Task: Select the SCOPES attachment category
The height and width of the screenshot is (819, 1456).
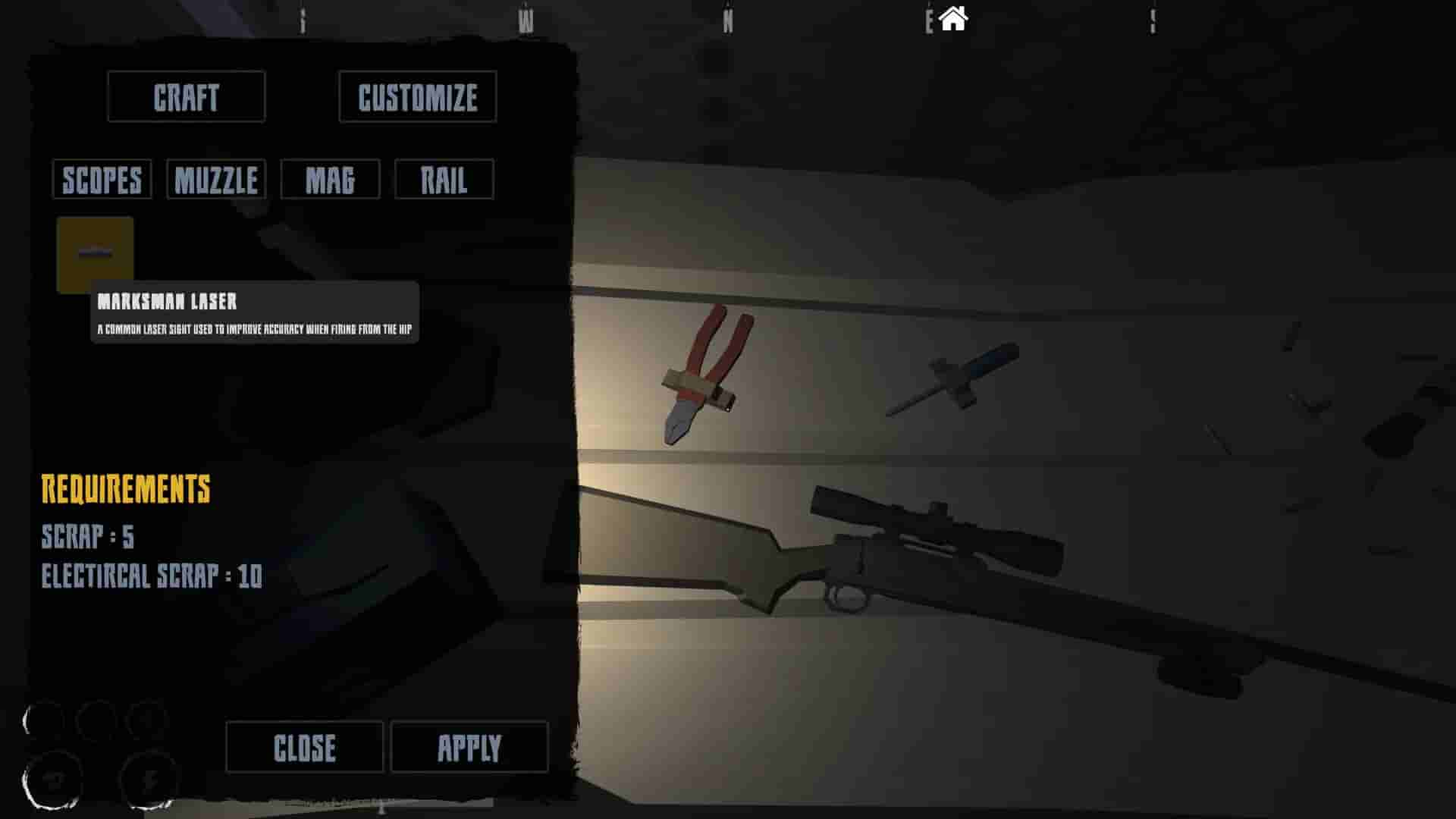Action: pyautogui.click(x=101, y=179)
